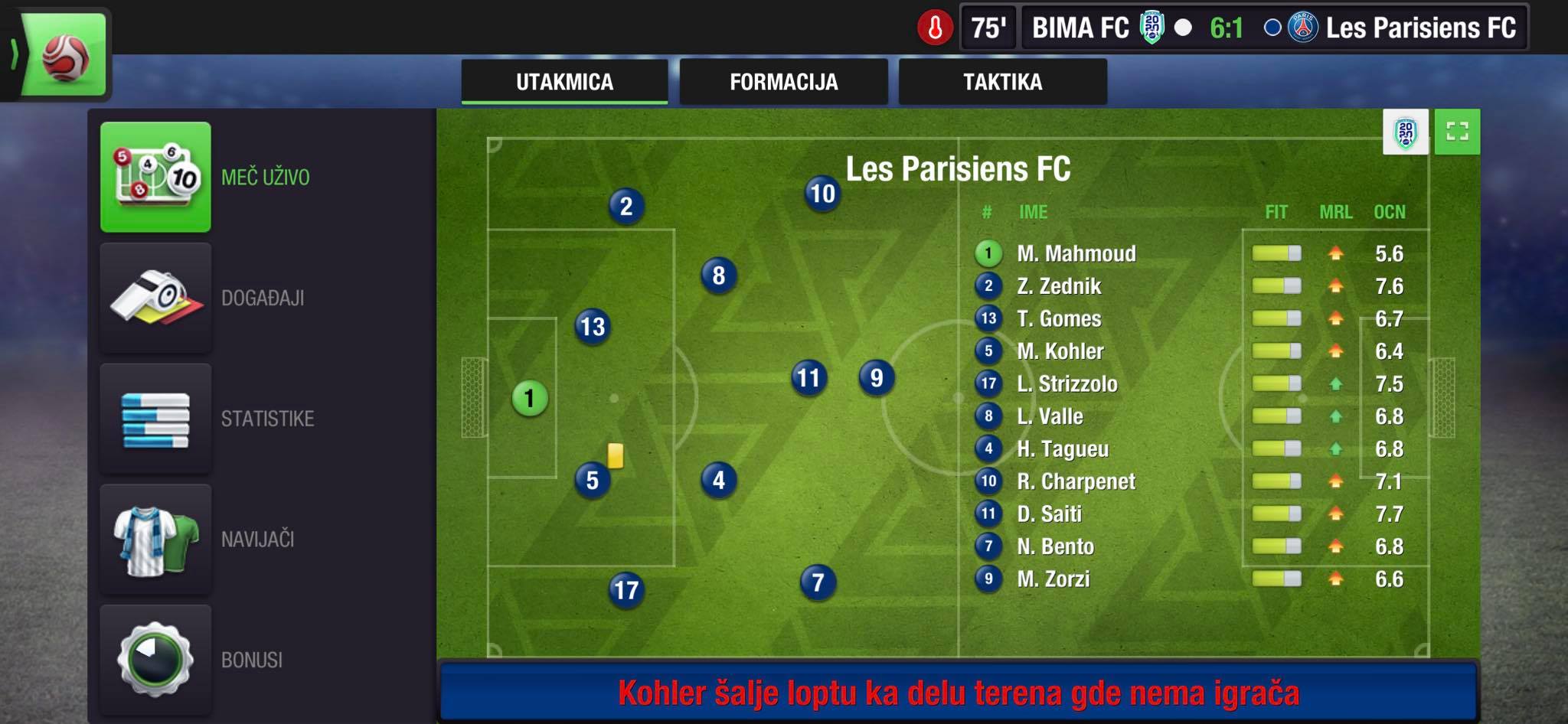
Task: Show the DOGAĐAJI events panel
Action: [x=156, y=298]
